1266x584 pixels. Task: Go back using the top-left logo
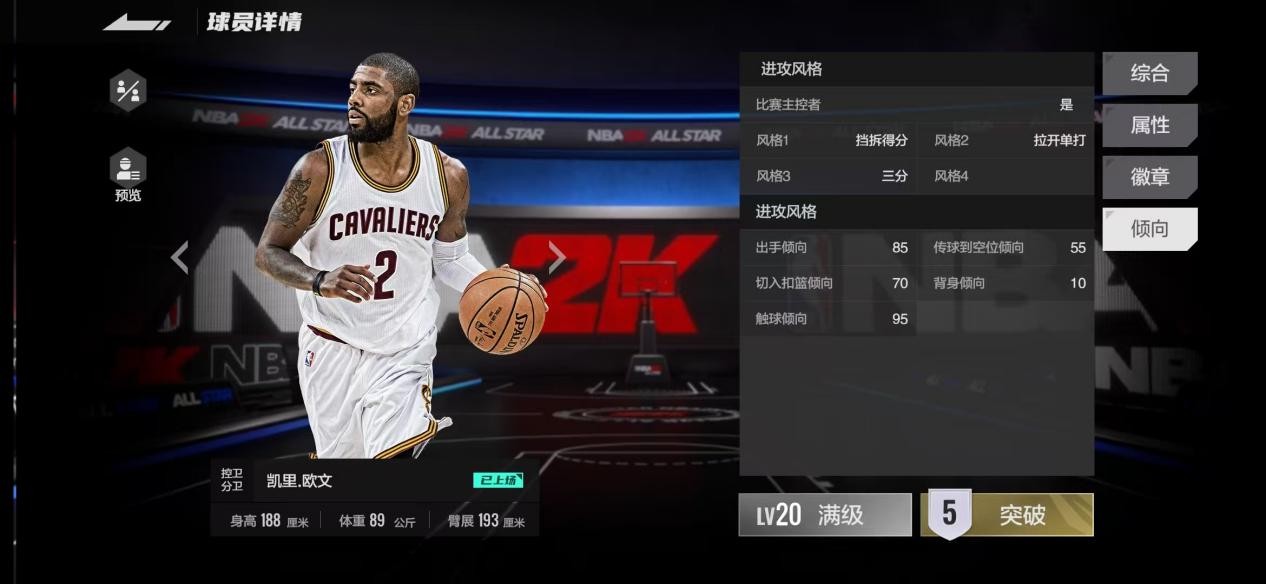click(137, 22)
